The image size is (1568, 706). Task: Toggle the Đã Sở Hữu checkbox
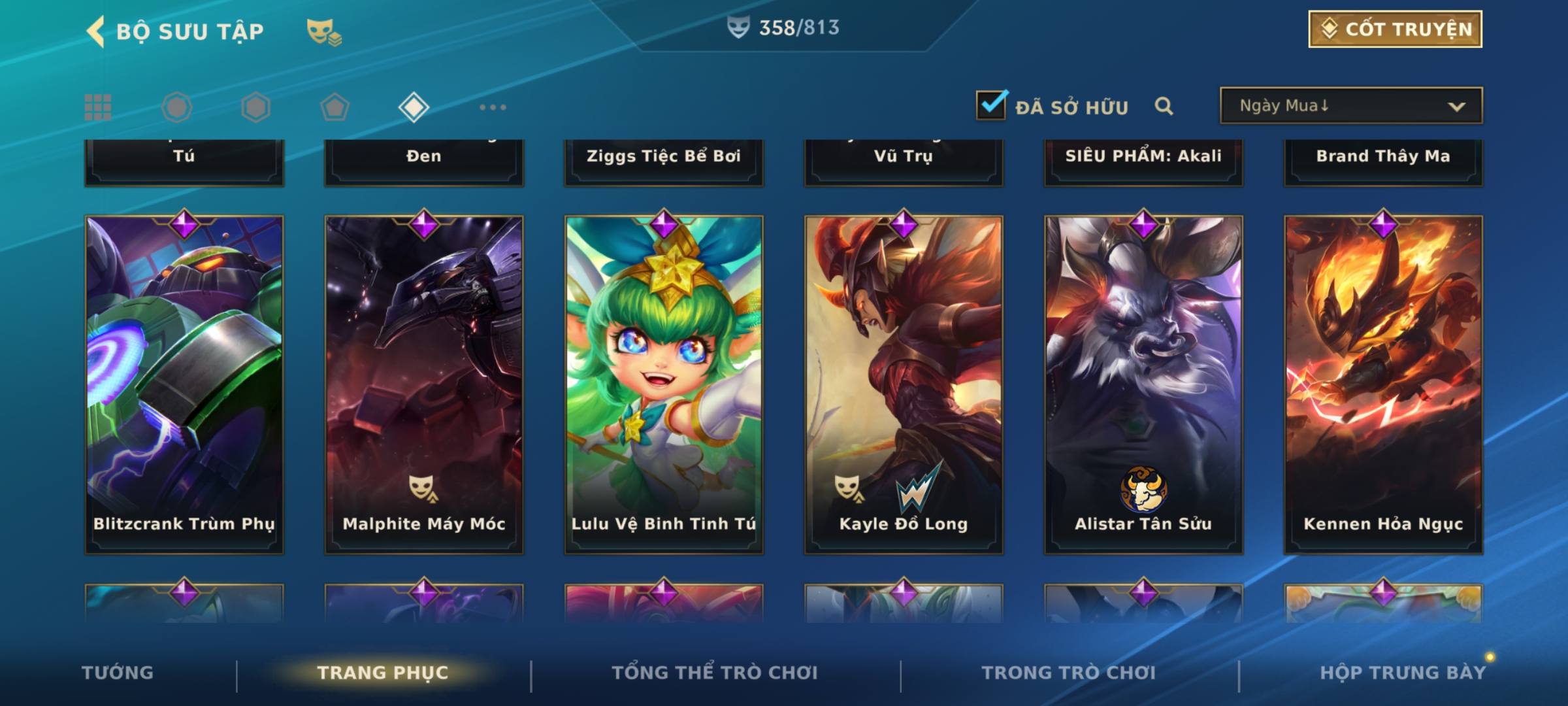[991, 105]
